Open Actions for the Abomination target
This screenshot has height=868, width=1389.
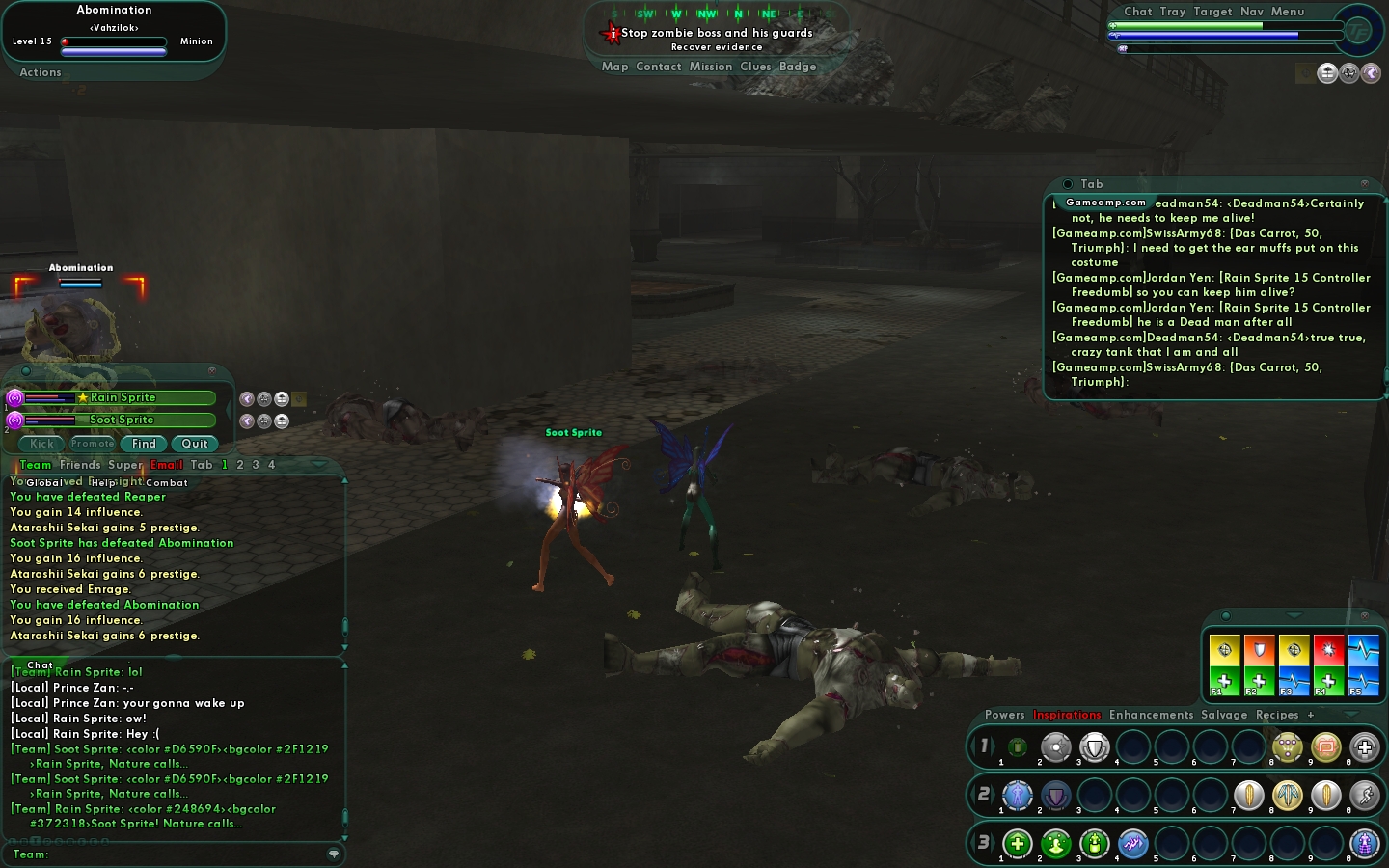41,72
